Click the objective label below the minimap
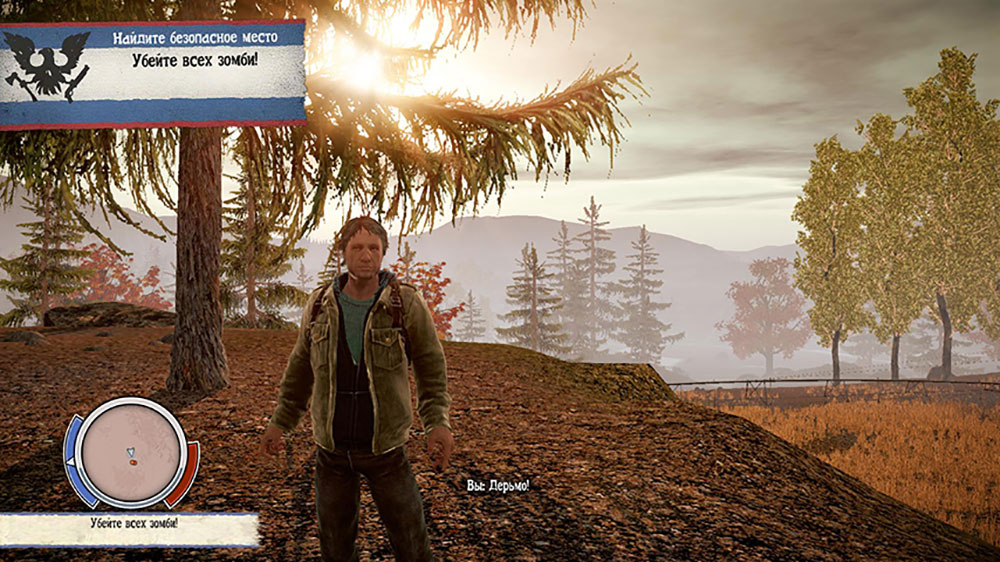This screenshot has height=562, width=1000. coord(129,526)
